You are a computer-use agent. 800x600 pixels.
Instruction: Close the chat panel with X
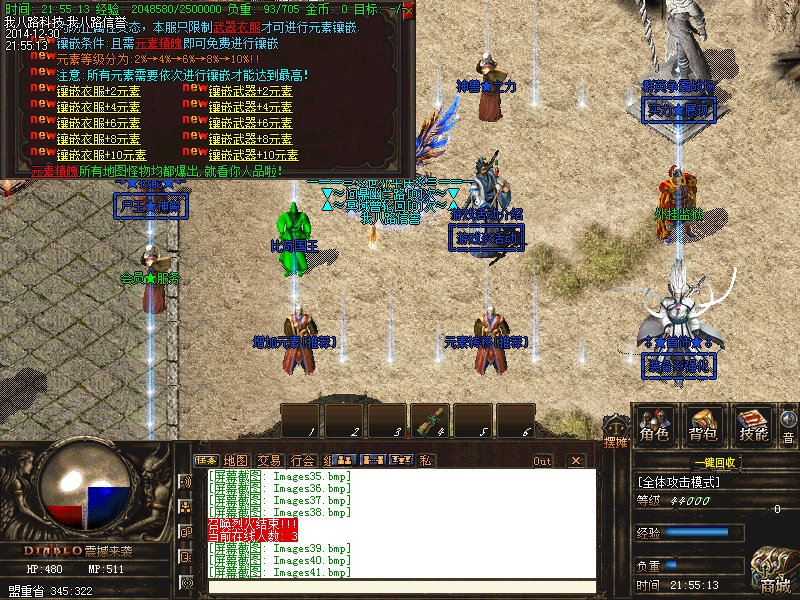point(575,461)
